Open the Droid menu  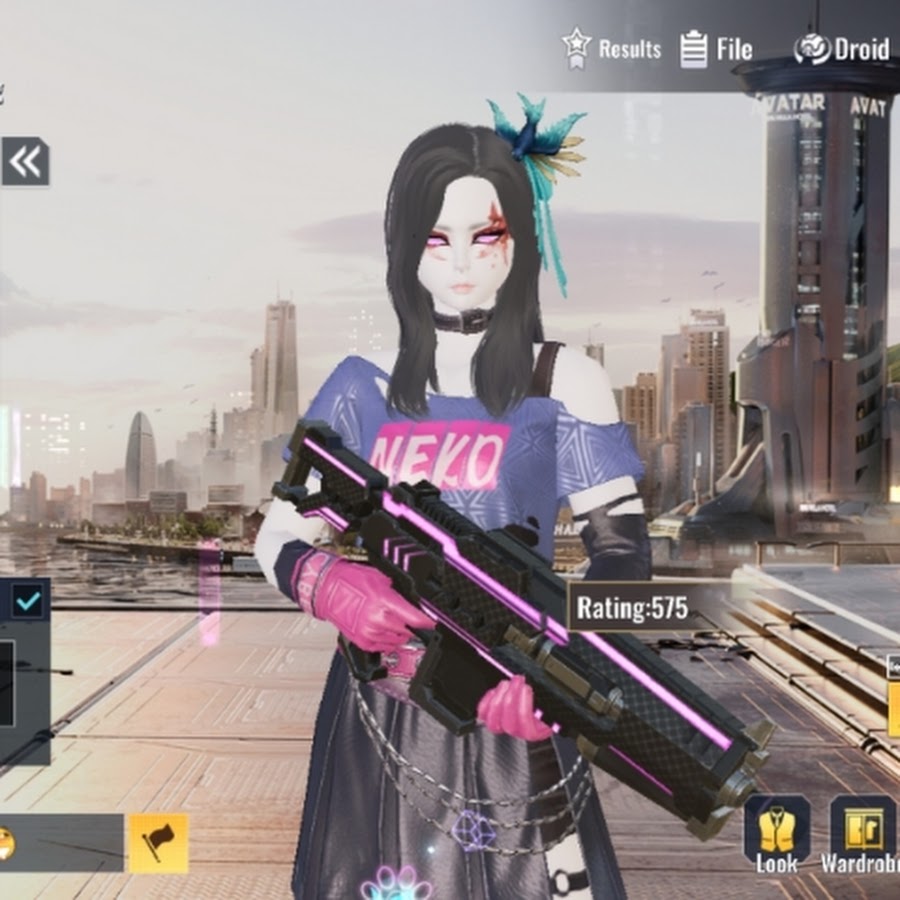coord(841,49)
